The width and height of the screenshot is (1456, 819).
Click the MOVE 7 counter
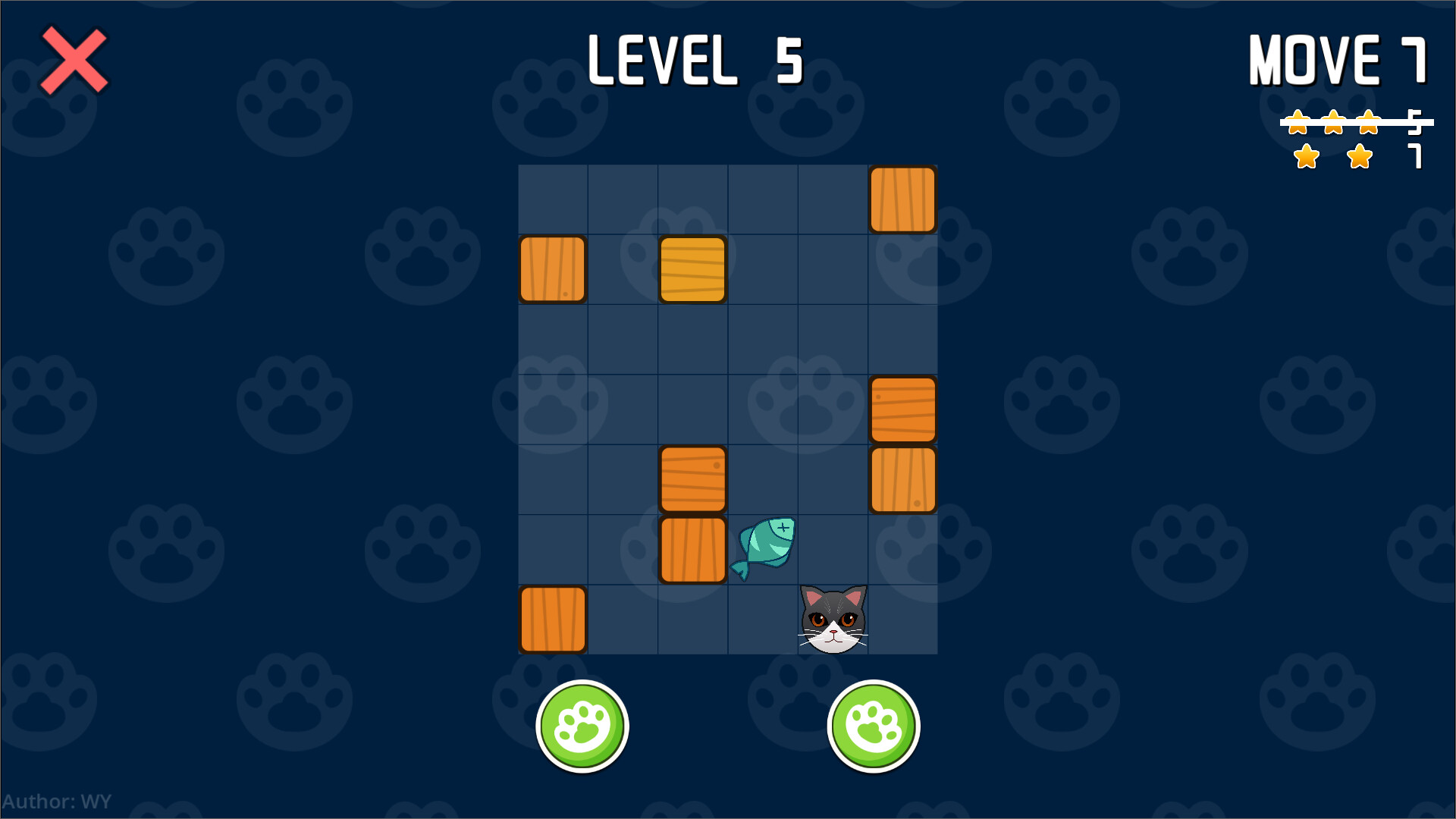point(1338,59)
